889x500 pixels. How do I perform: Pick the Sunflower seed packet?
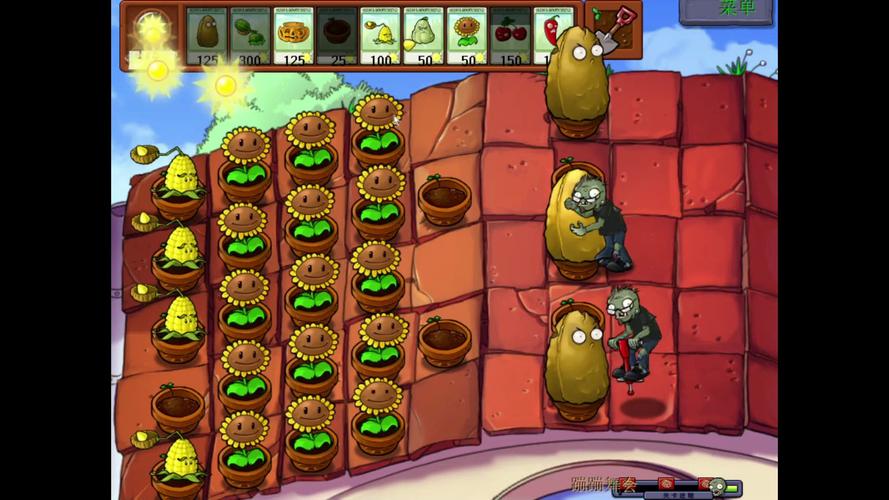pos(466,37)
